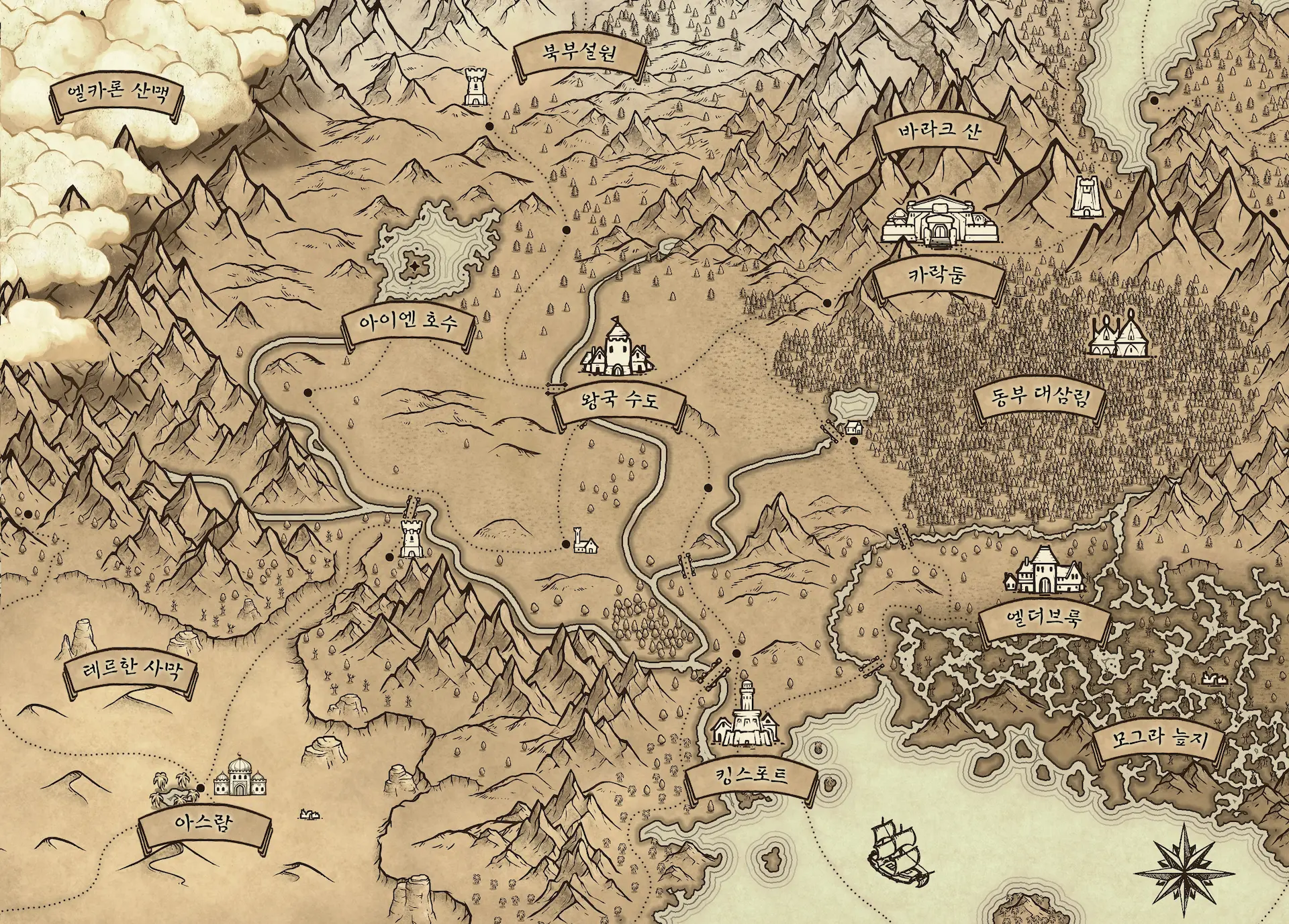Click the 아이엔 호수 lake label
The height and width of the screenshot is (924, 1289).
(x=408, y=323)
